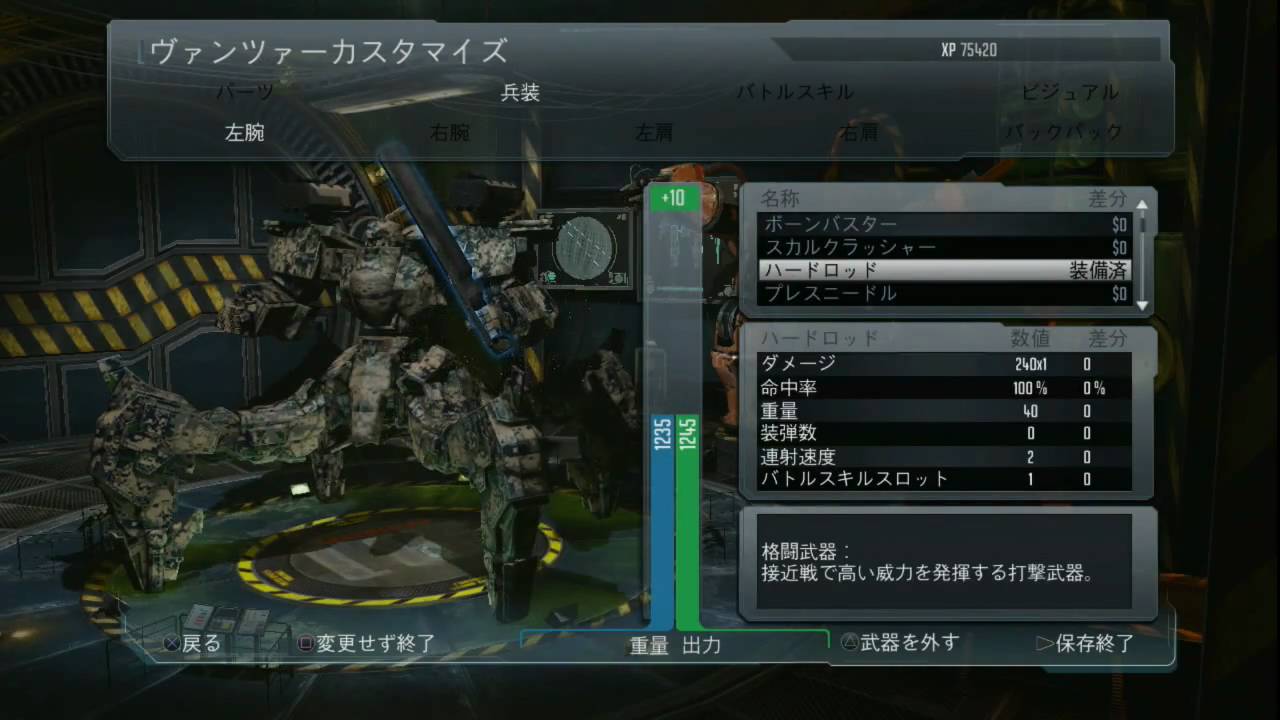
Task: Click the ✕ back (戻る) icon
Action: click(172, 643)
